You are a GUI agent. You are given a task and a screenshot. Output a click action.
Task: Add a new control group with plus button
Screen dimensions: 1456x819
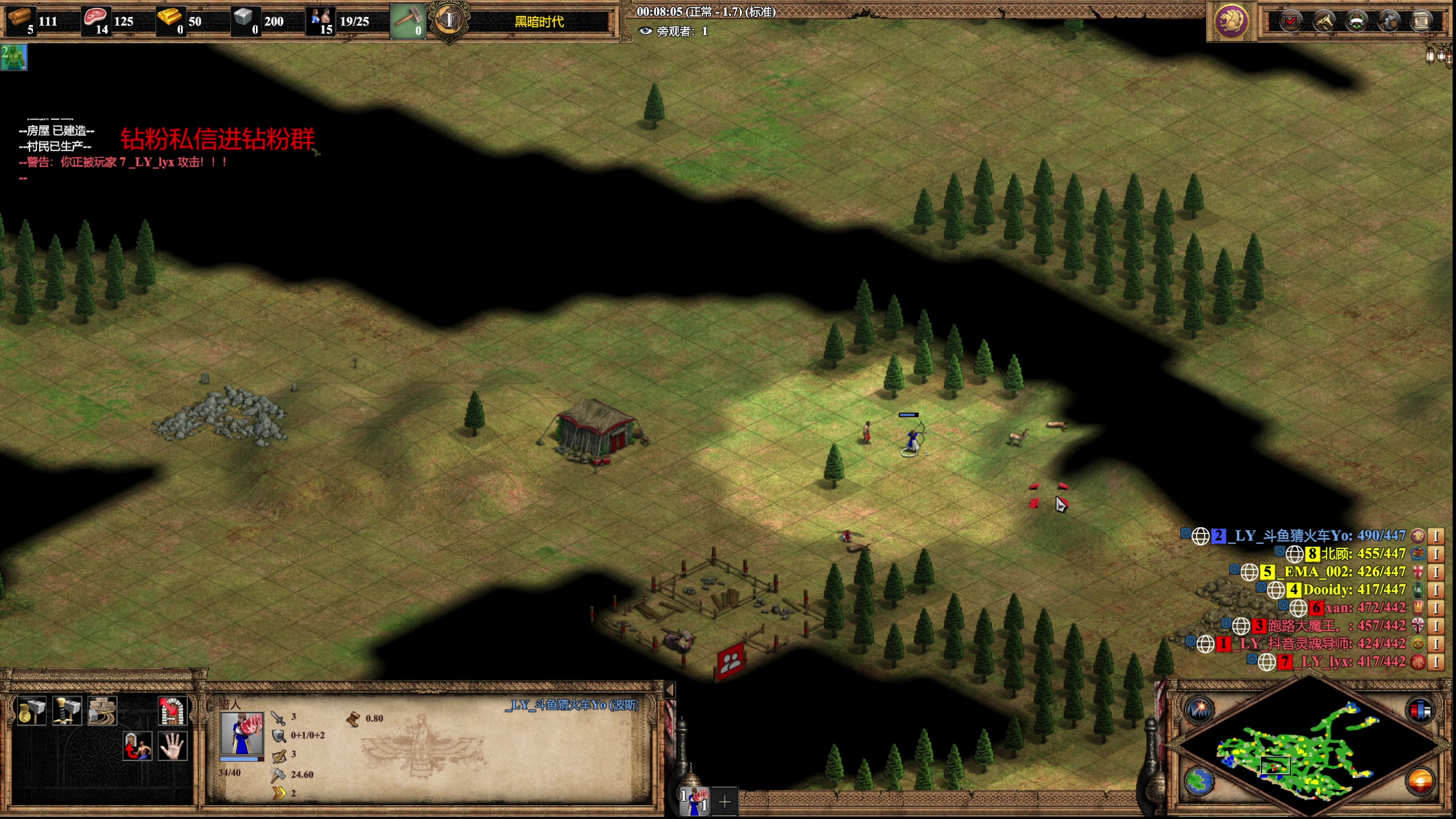click(x=725, y=802)
